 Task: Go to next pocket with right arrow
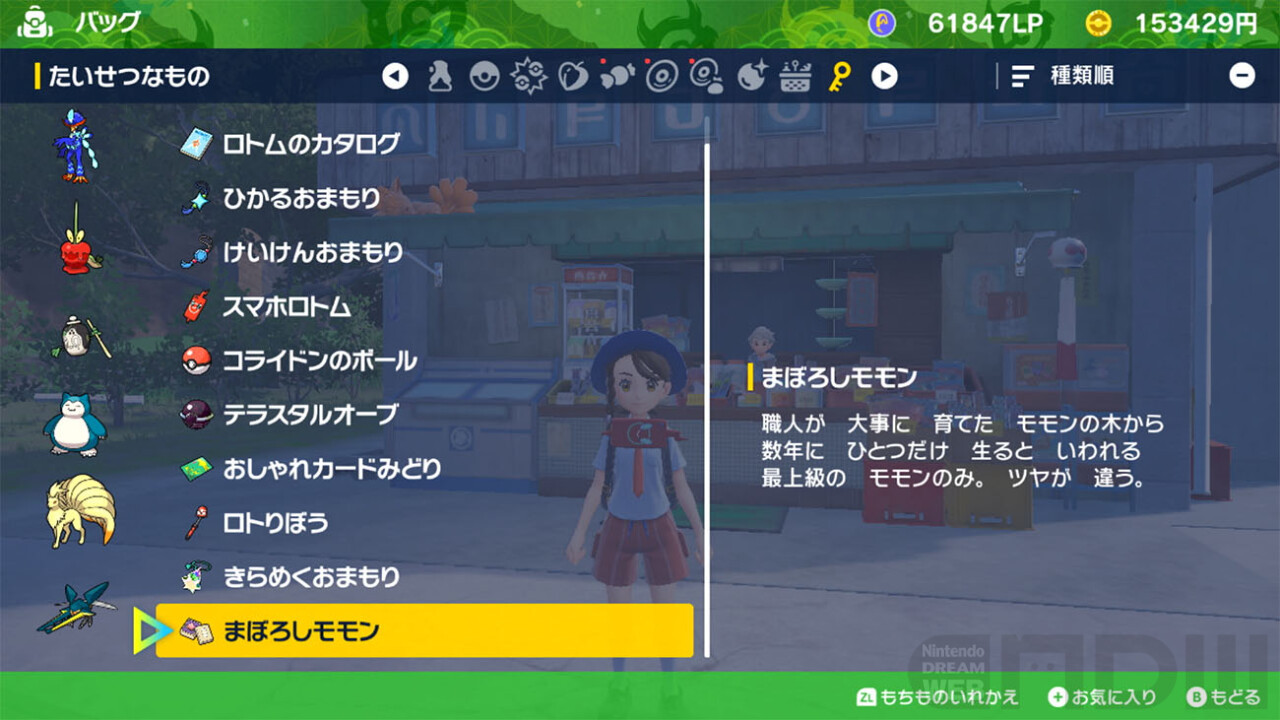[x=884, y=76]
